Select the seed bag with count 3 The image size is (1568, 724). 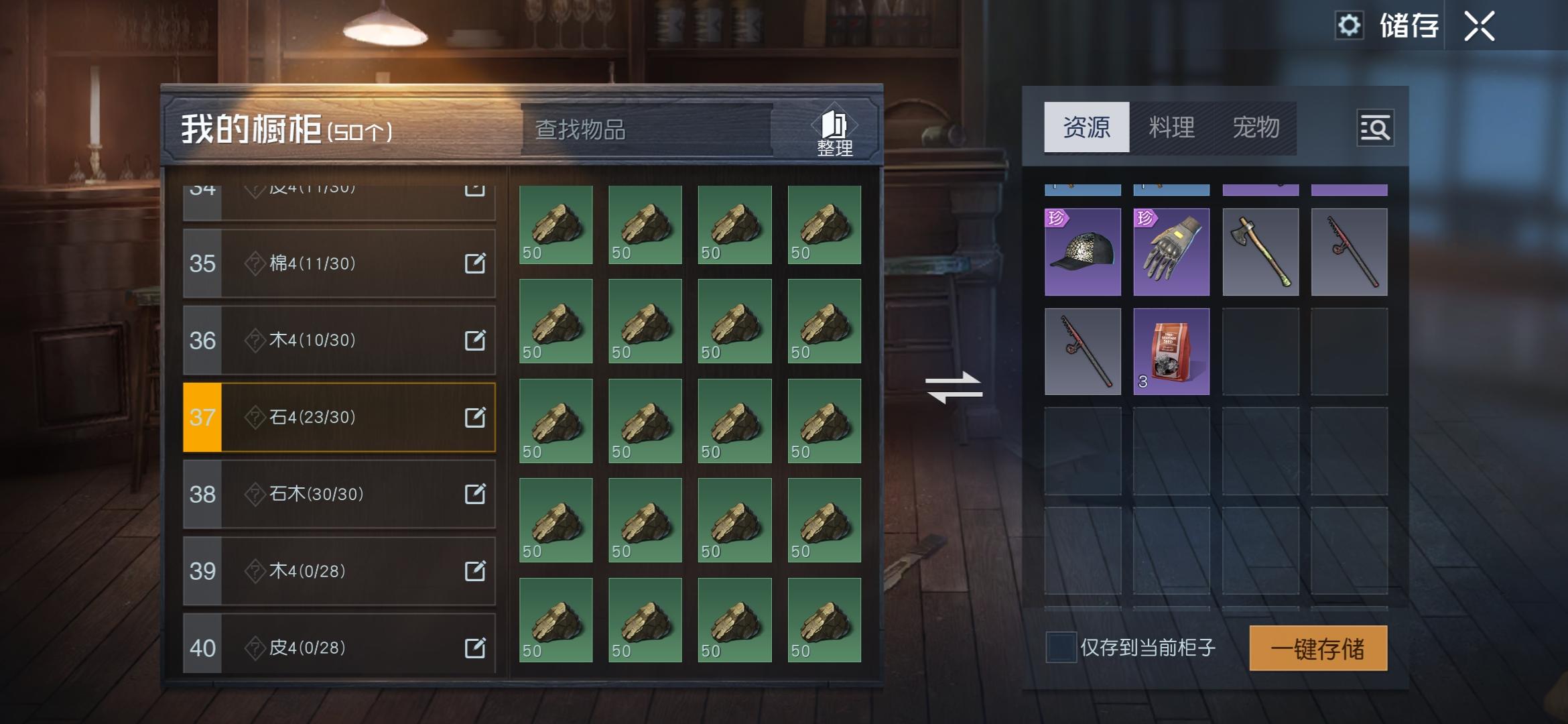pos(1171,352)
